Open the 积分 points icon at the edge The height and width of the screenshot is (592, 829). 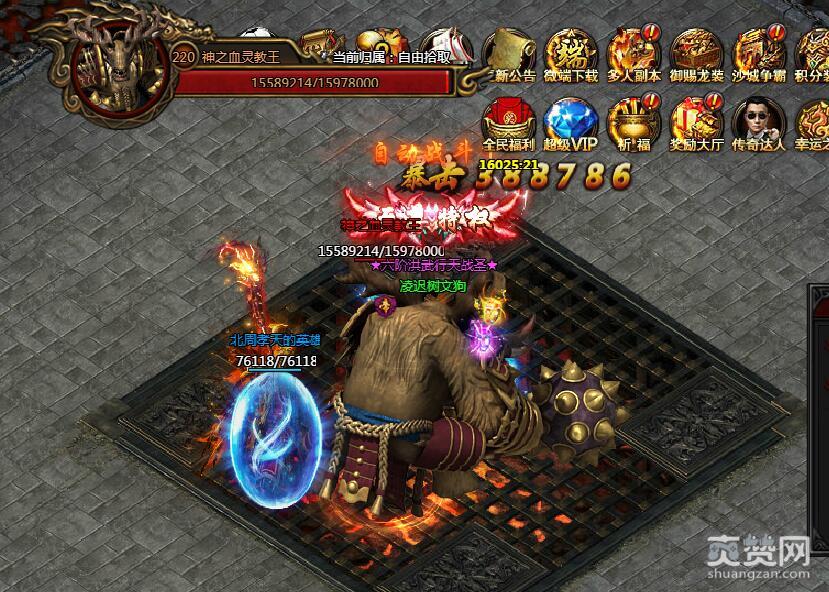tap(813, 53)
